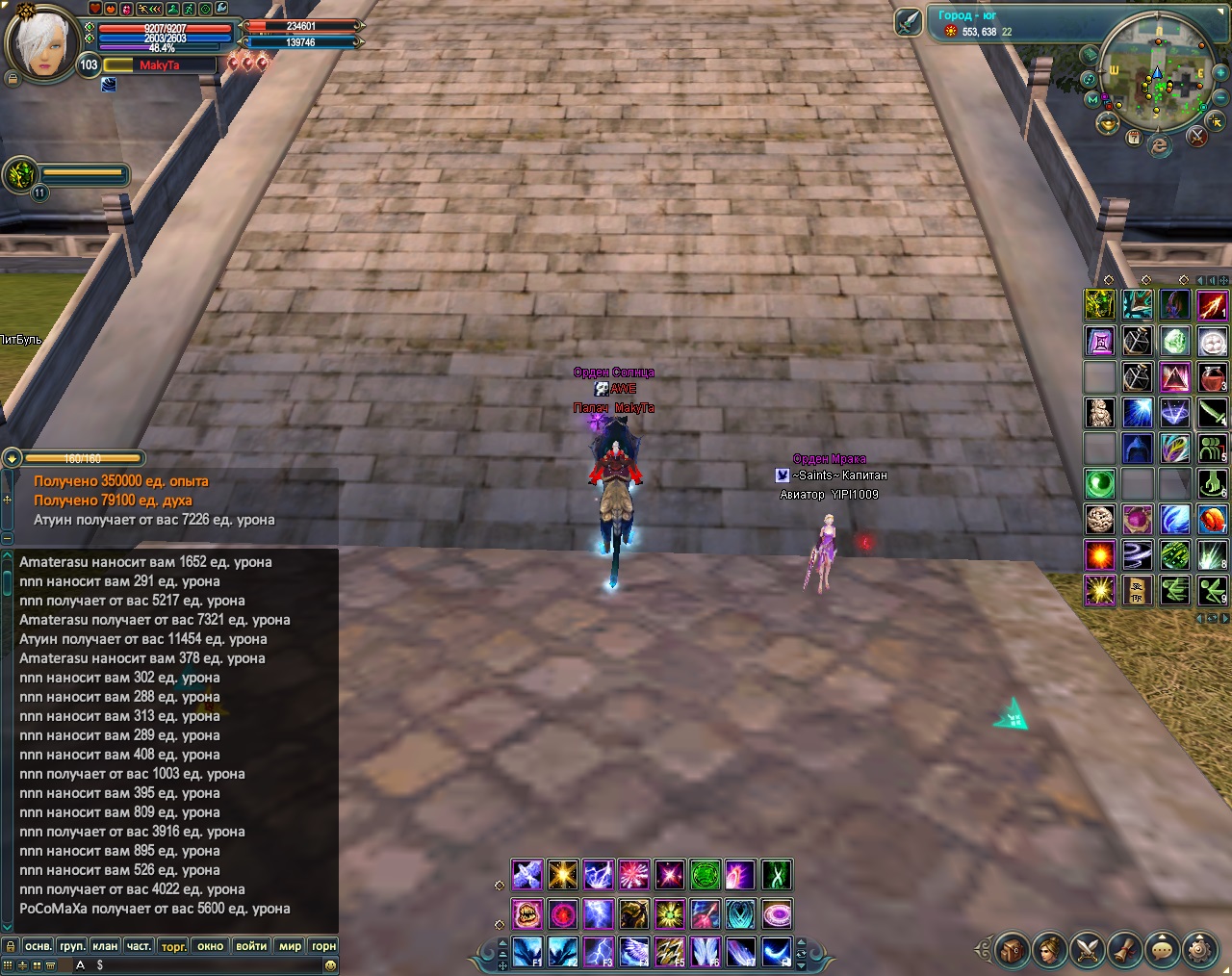Open the gear system settings button

(1200, 949)
